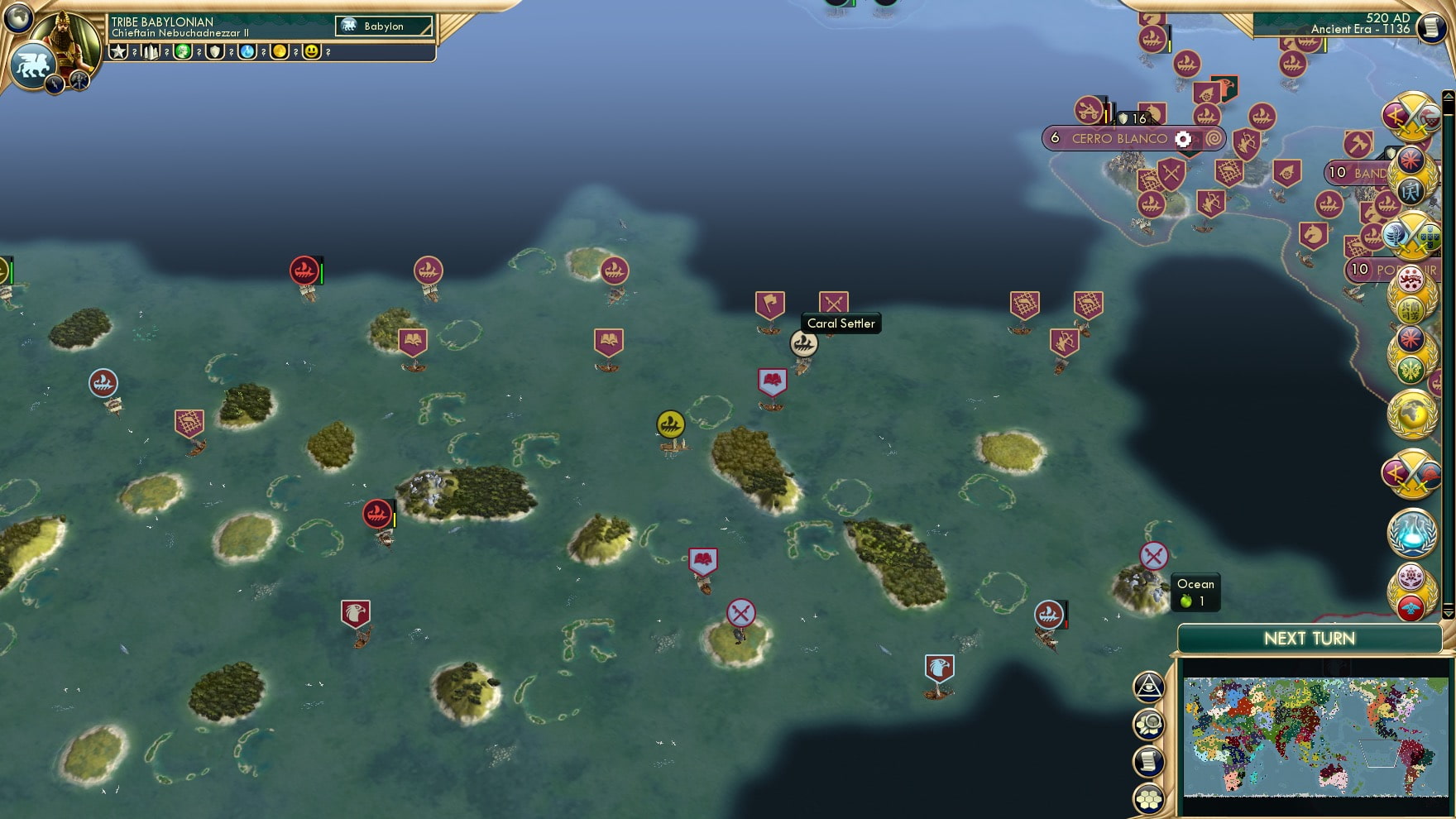Image resolution: width=1456 pixels, height=819 pixels.
Task: Open the Notification Log scroll icon near minimap
Action: (1149, 761)
